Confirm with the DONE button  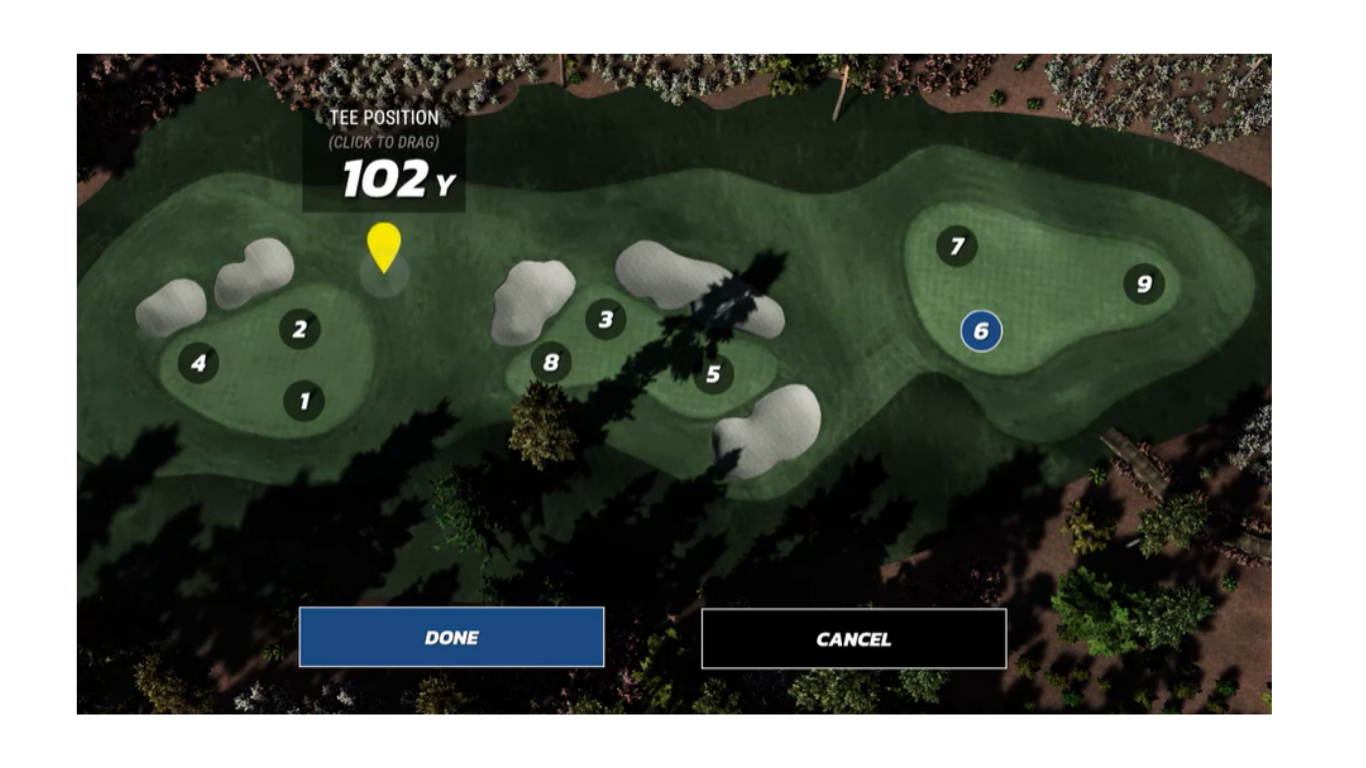[451, 637]
